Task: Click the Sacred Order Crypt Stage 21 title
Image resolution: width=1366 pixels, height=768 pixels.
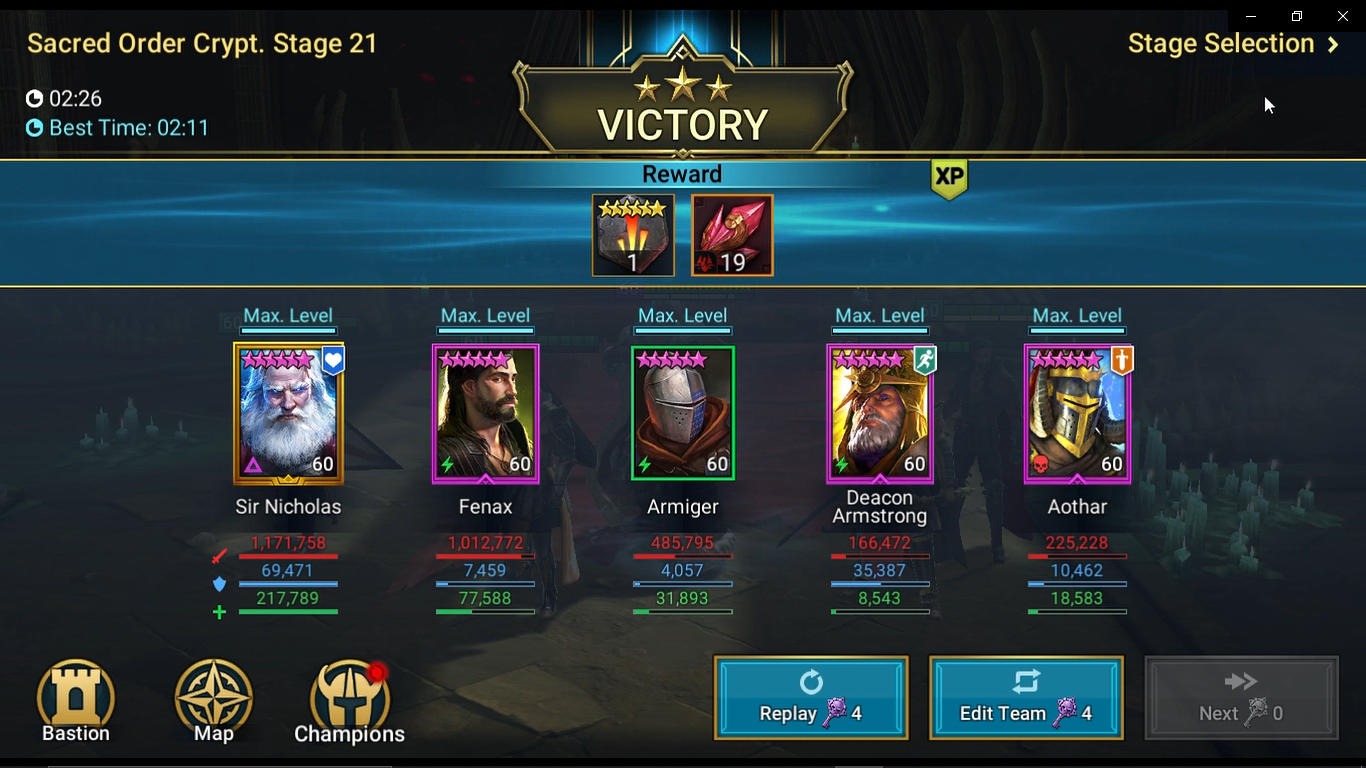Action: tap(201, 44)
